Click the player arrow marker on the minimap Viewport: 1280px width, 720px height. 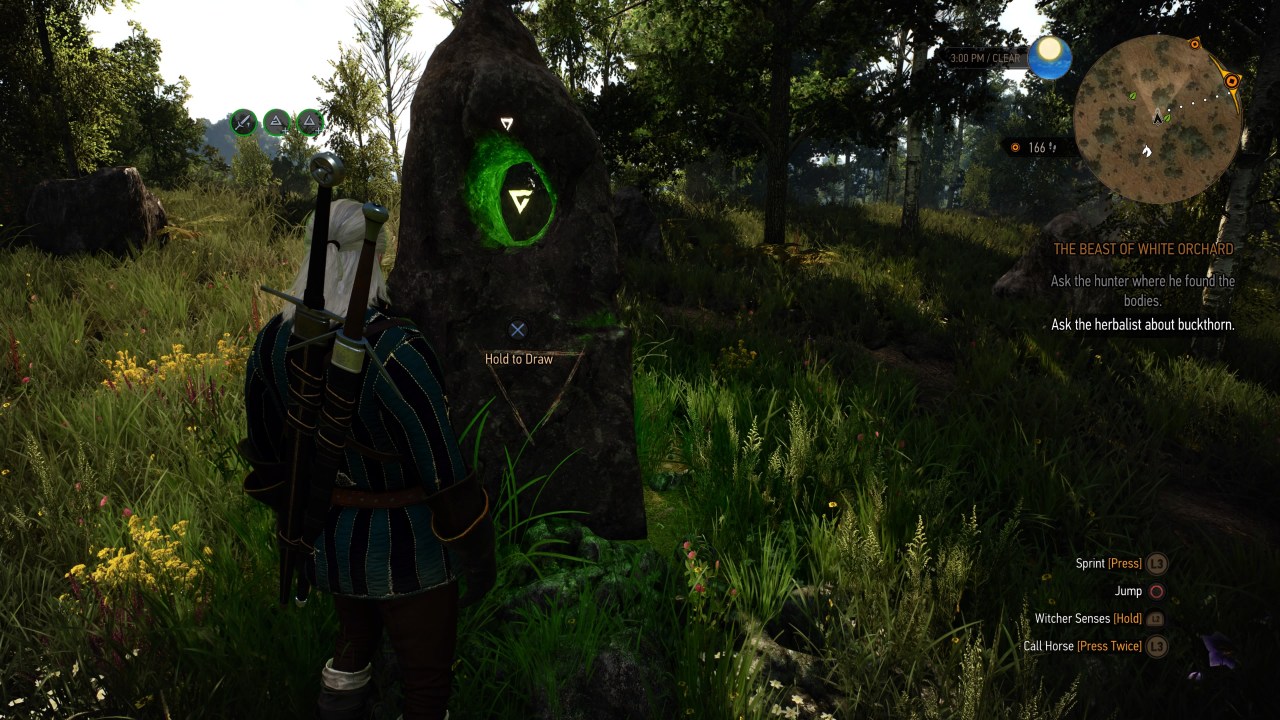tap(1157, 117)
